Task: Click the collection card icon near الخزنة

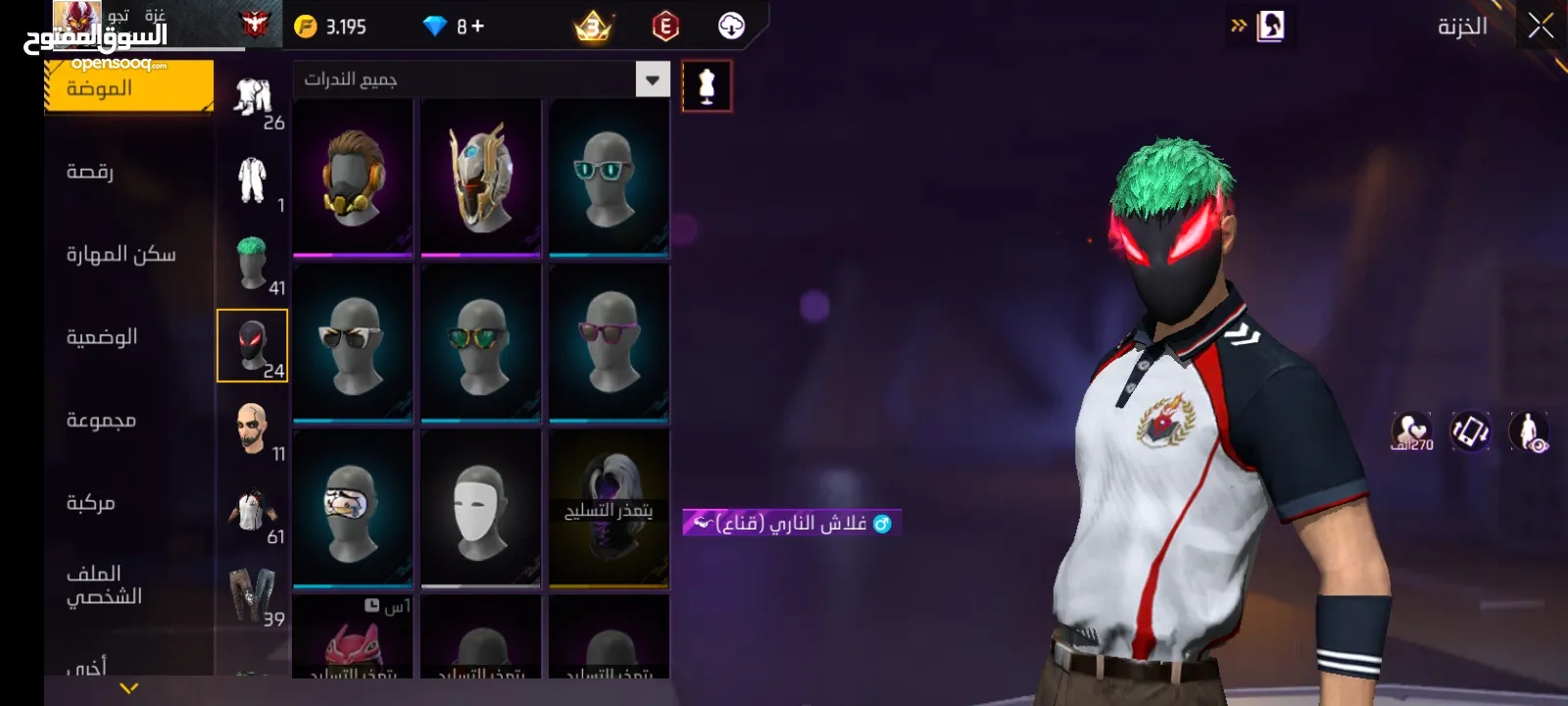Action: 1269,26
